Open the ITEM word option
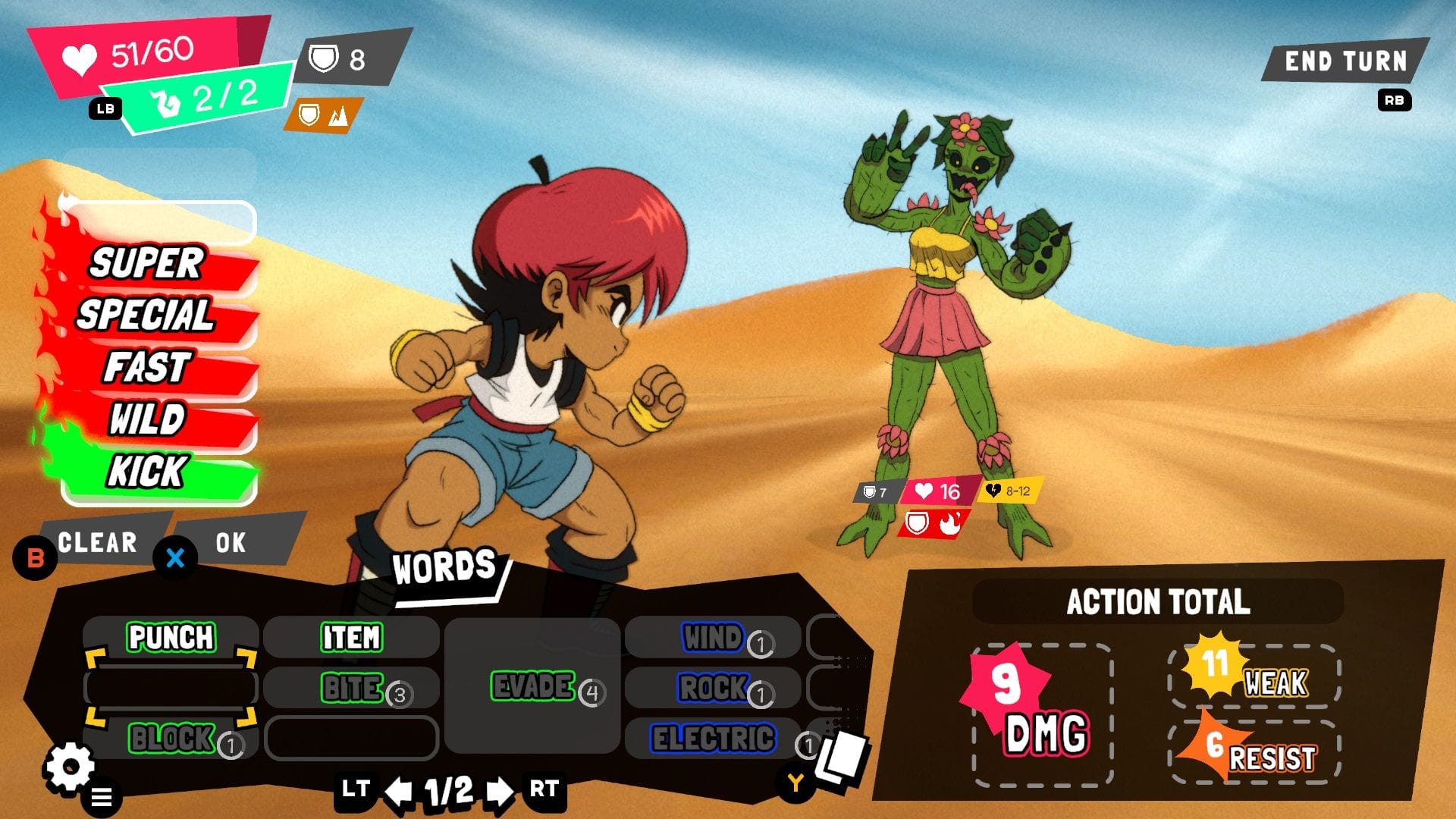The height and width of the screenshot is (819, 1456). (x=351, y=637)
